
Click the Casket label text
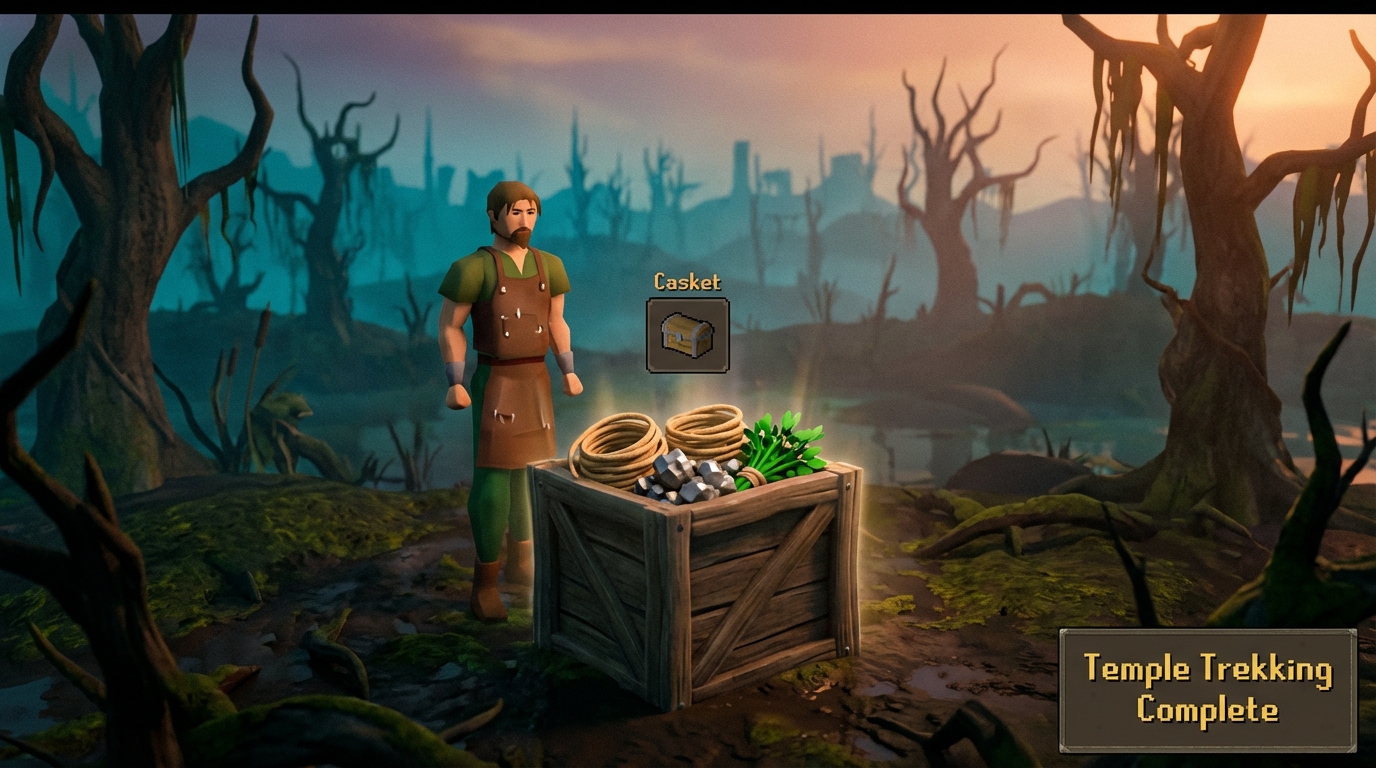(685, 282)
